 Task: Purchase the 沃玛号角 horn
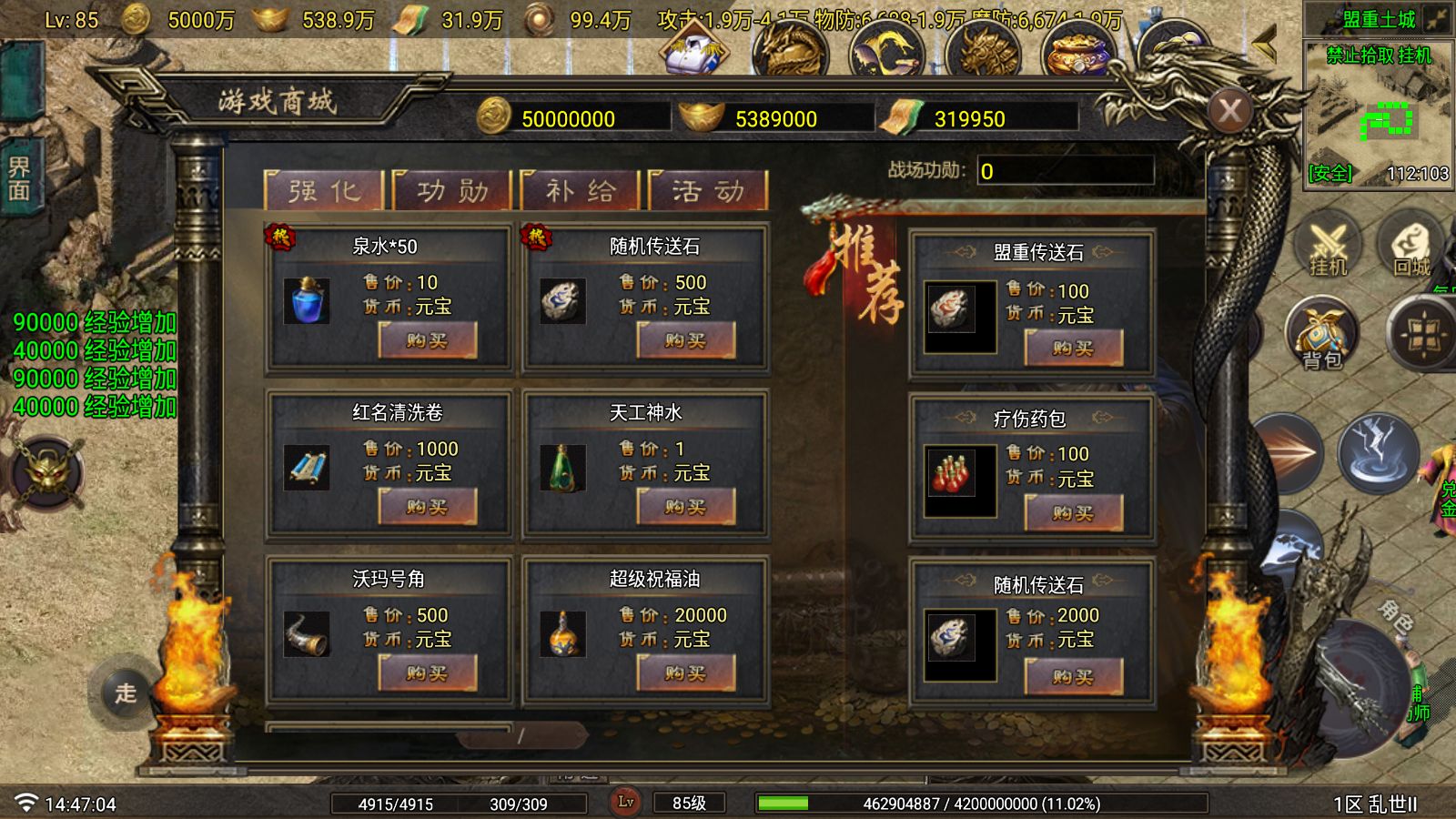[x=427, y=673]
